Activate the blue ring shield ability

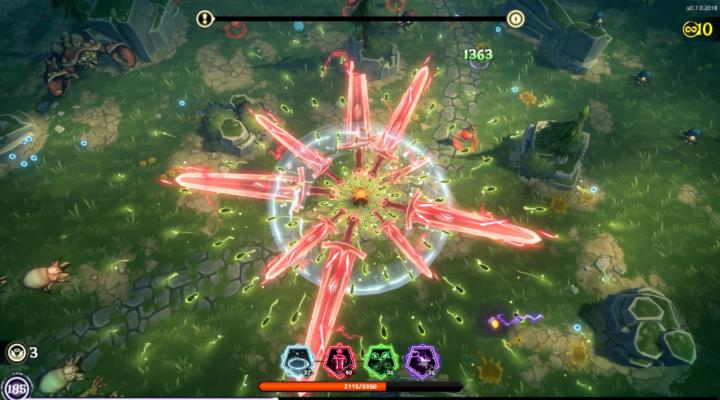click(300, 361)
